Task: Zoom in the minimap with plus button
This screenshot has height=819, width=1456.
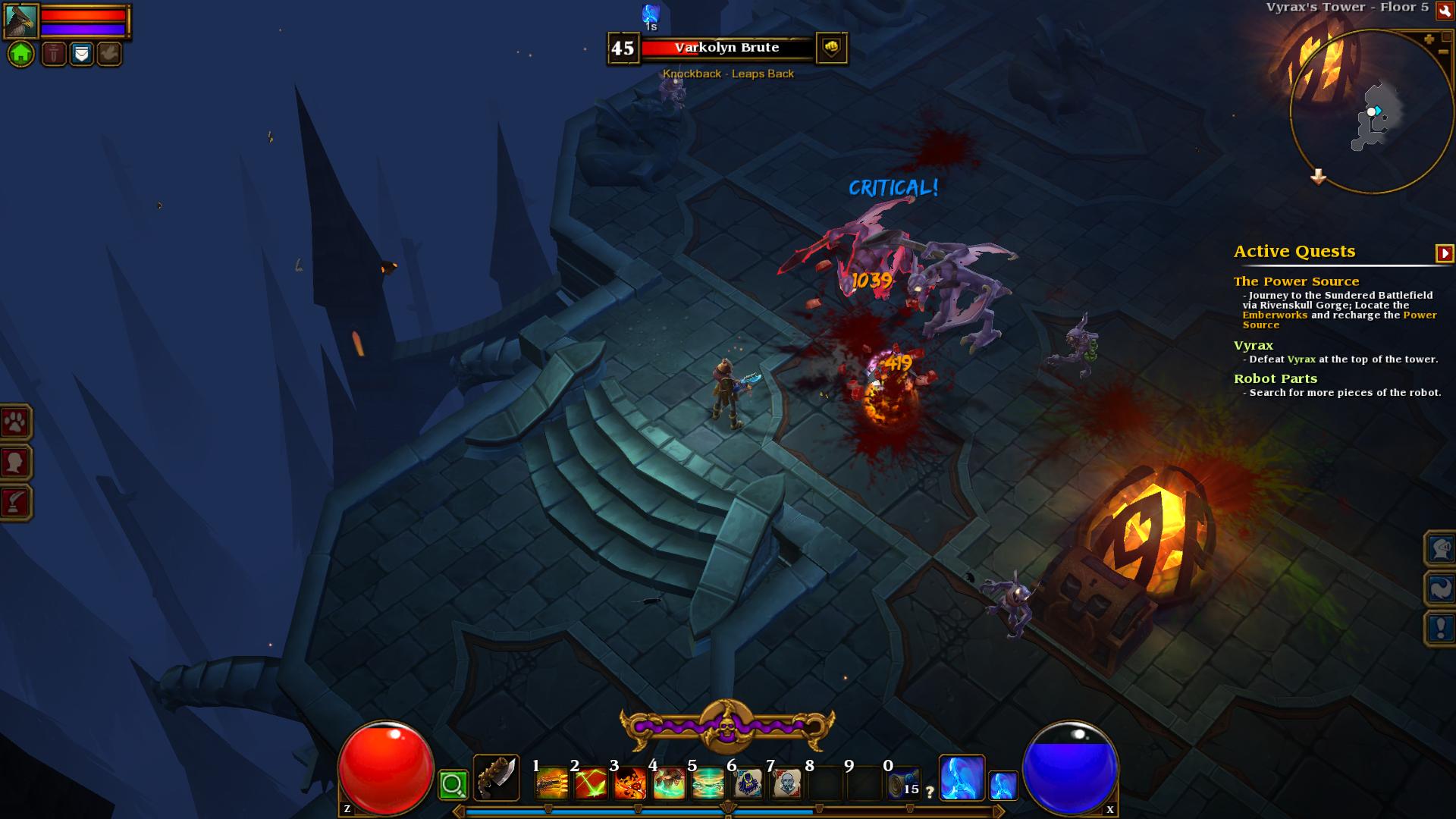Action: tap(1429, 39)
